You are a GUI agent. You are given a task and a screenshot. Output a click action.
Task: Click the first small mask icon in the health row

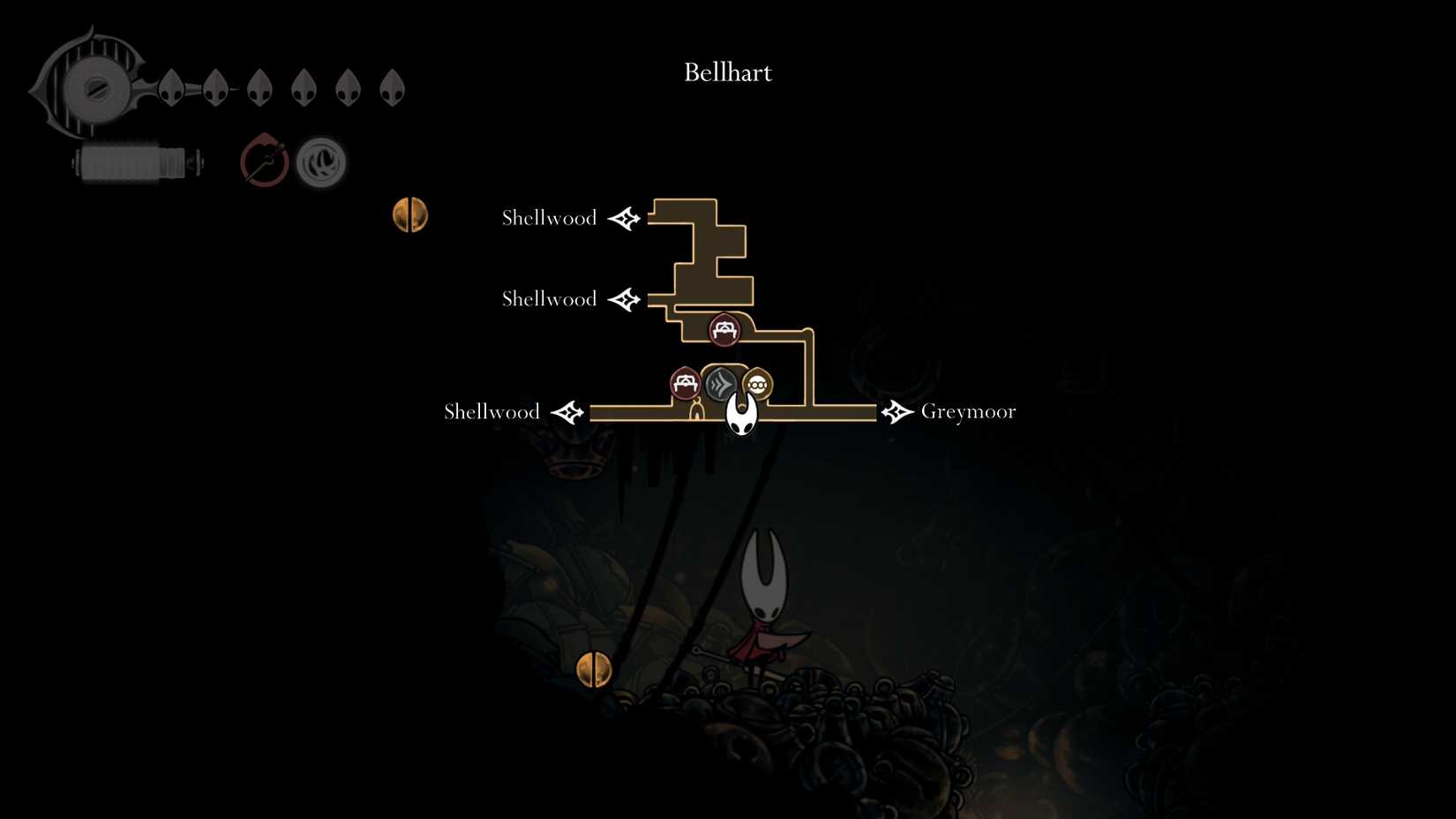point(169,86)
